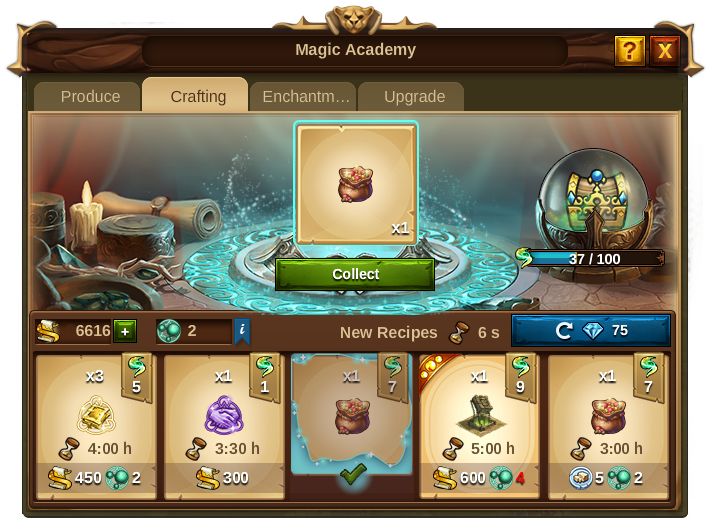
Task: Refresh recipes for 75 diamonds
Action: click(x=590, y=331)
